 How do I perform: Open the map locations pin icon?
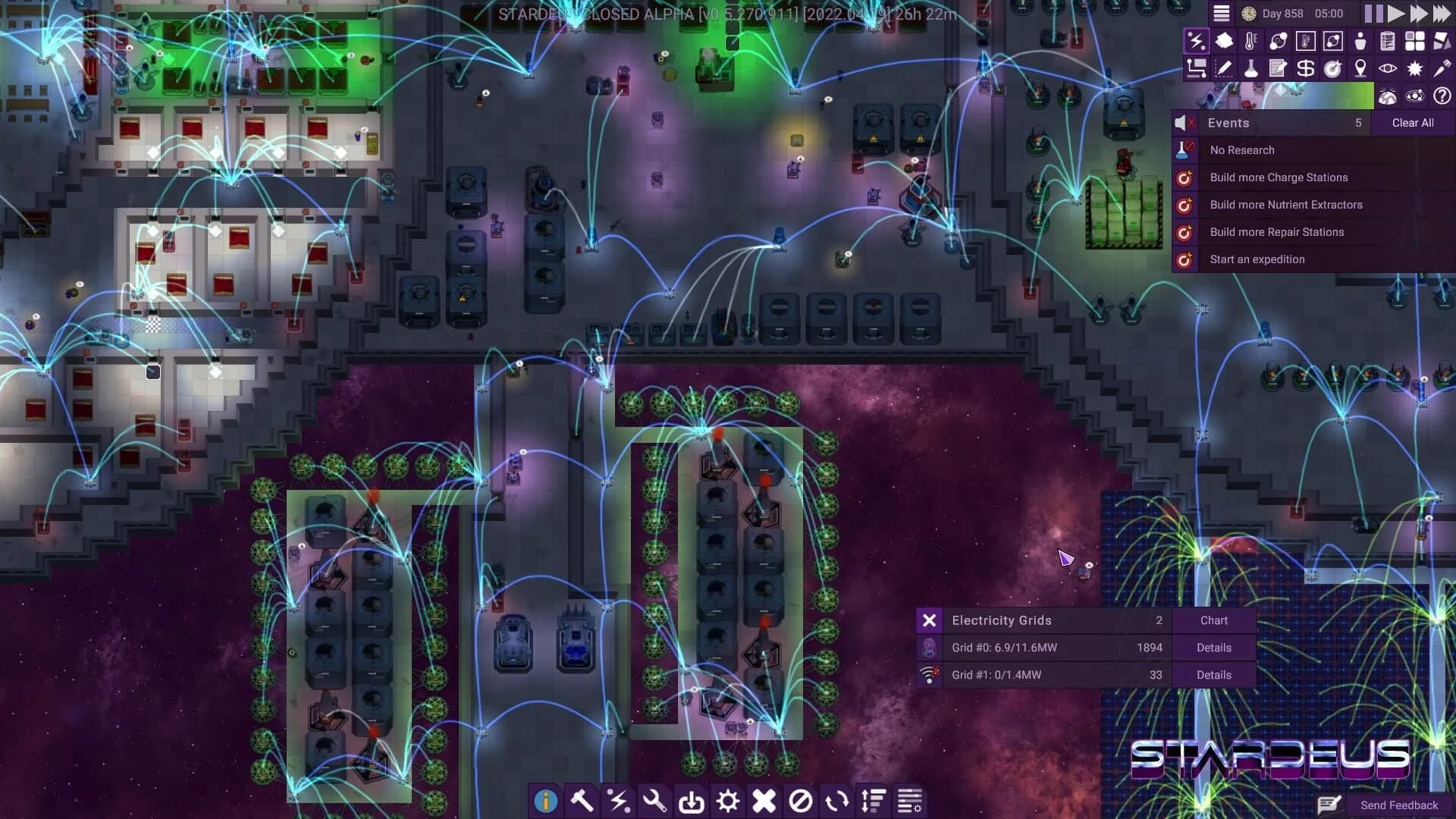pyautogui.click(x=1360, y=68)
